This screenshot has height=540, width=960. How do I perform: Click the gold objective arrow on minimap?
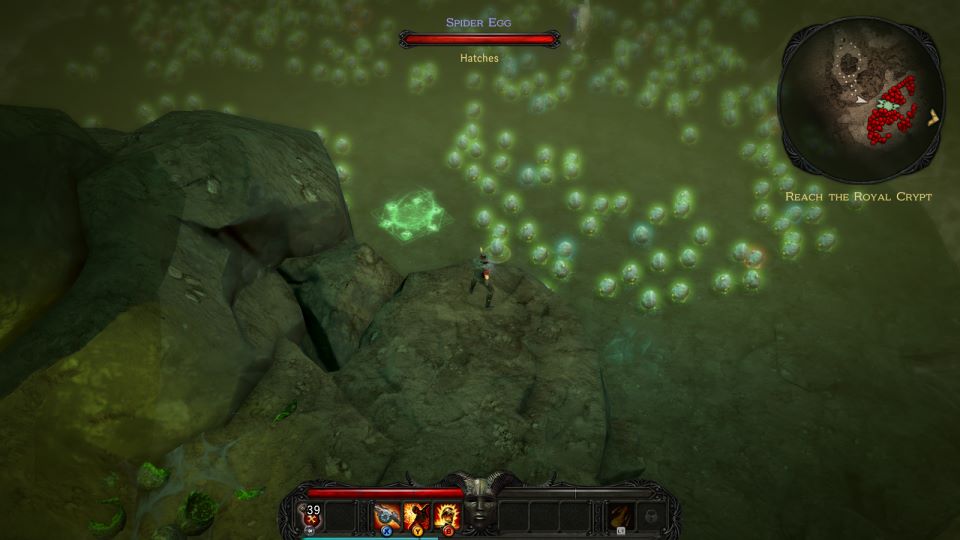(x=934, y=117)
